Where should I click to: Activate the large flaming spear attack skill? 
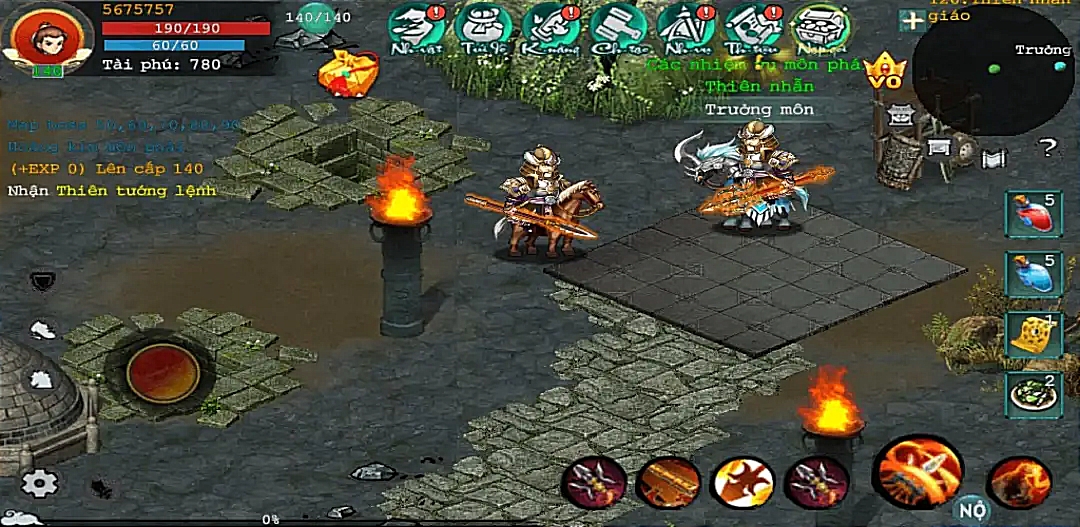point(917,470)
